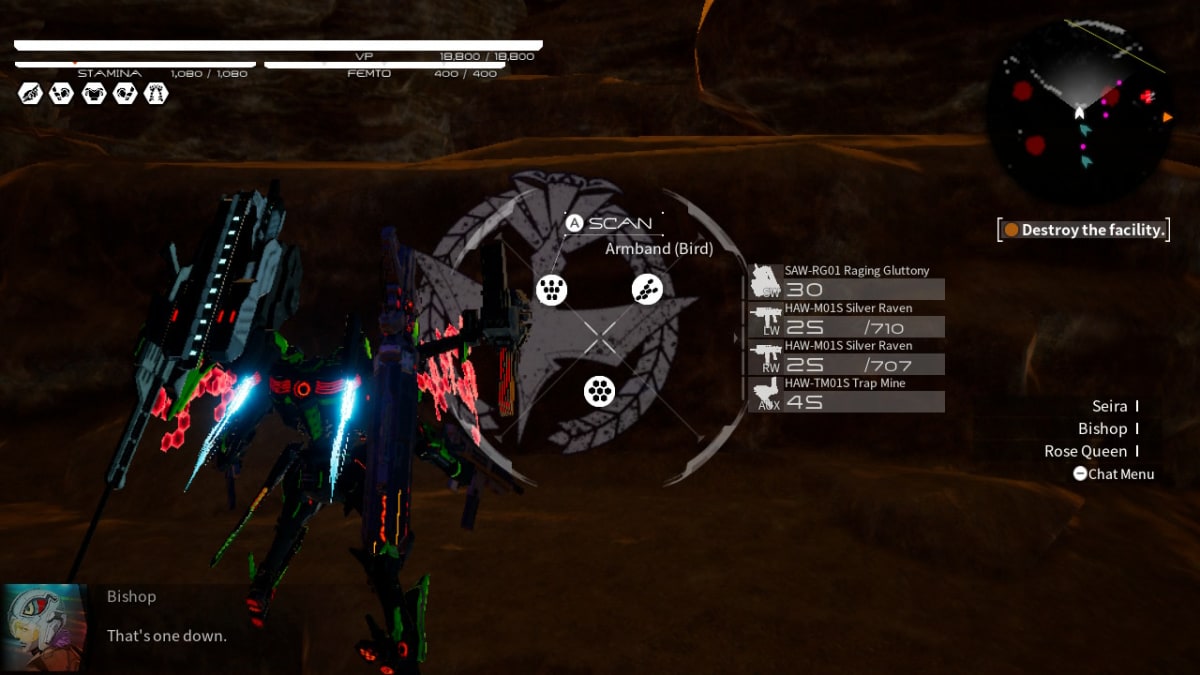Open the Chat Menu
Screen dimensions: 1200x675
tap(1113, 474)
